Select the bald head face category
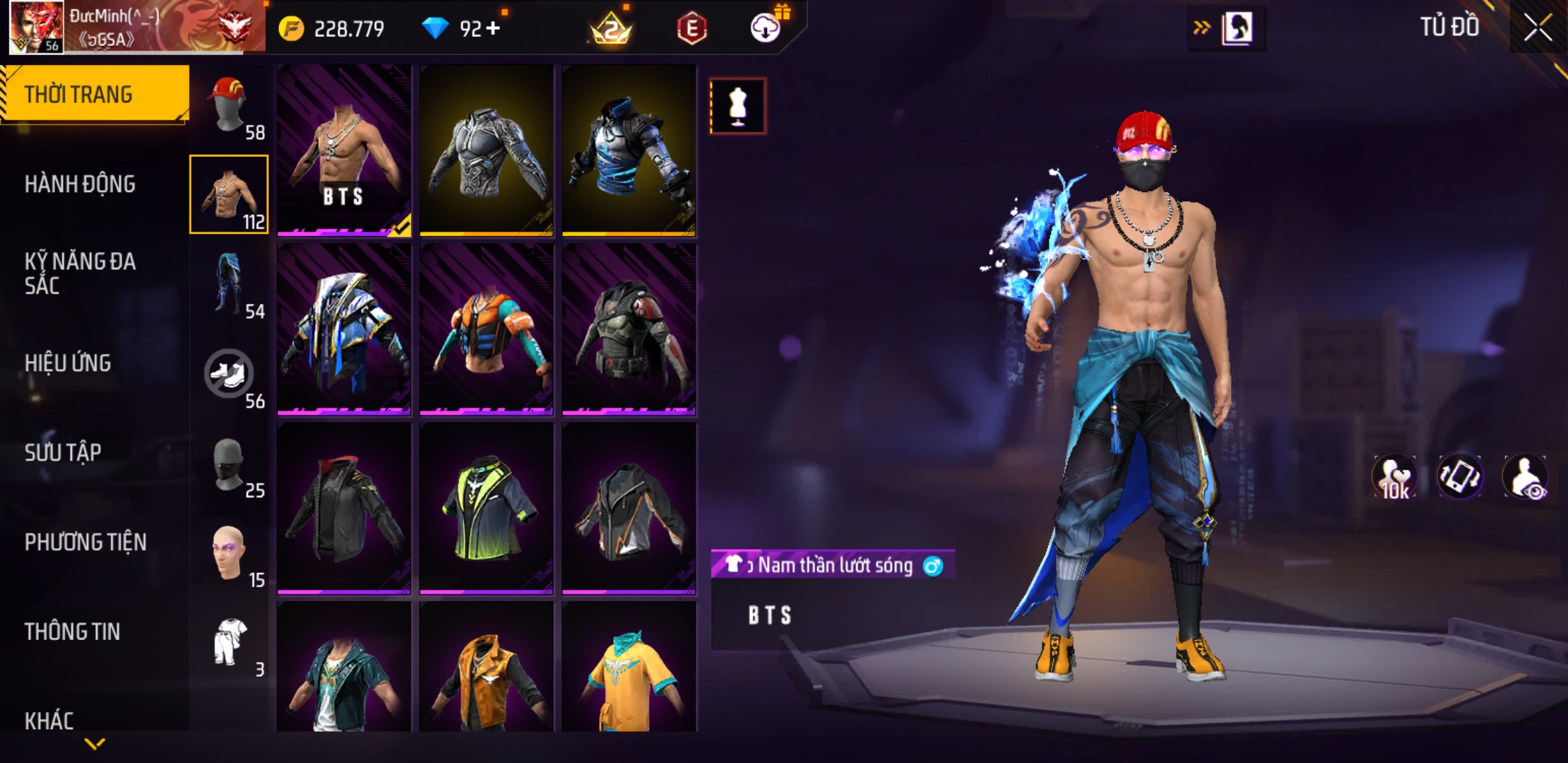 230,553
